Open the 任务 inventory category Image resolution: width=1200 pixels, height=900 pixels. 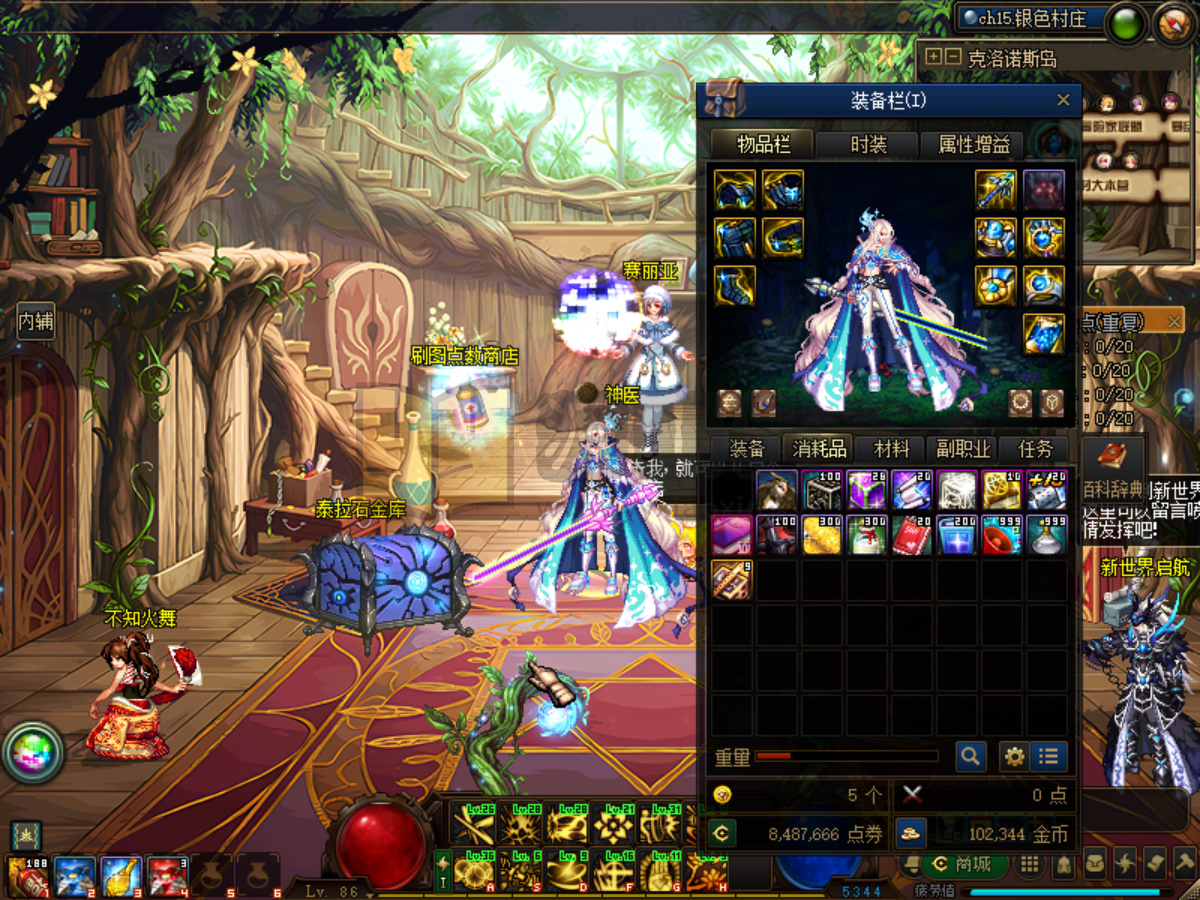click(x=1034, y=449)
